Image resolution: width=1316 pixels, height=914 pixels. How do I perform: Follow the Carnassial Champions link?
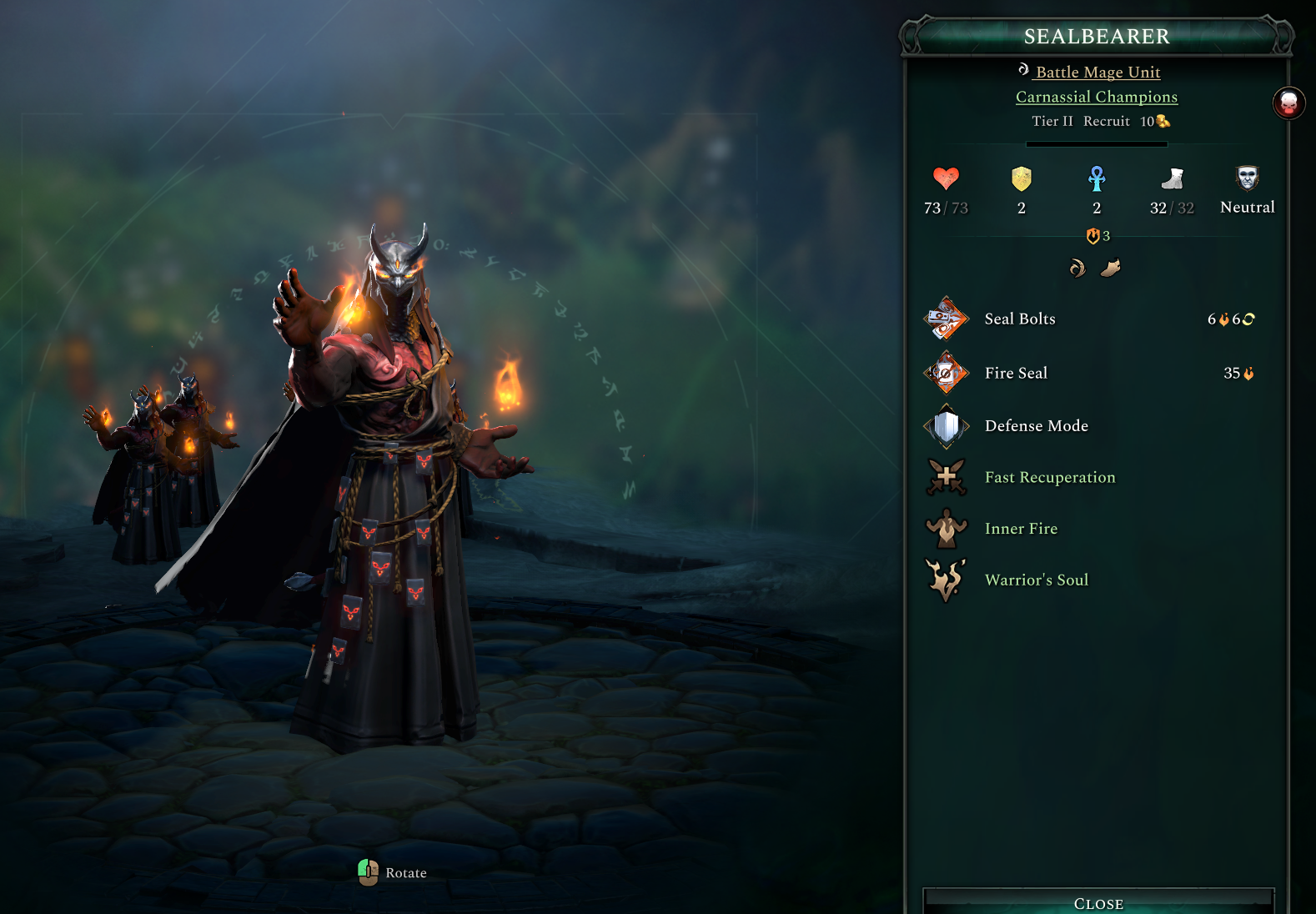coord(1097,97)
